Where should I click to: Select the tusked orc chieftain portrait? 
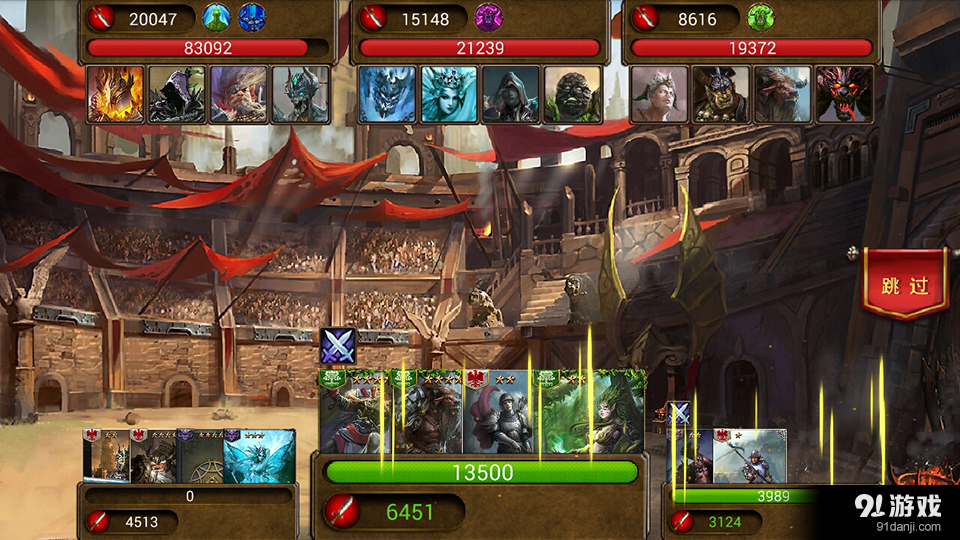coord(721,94)
